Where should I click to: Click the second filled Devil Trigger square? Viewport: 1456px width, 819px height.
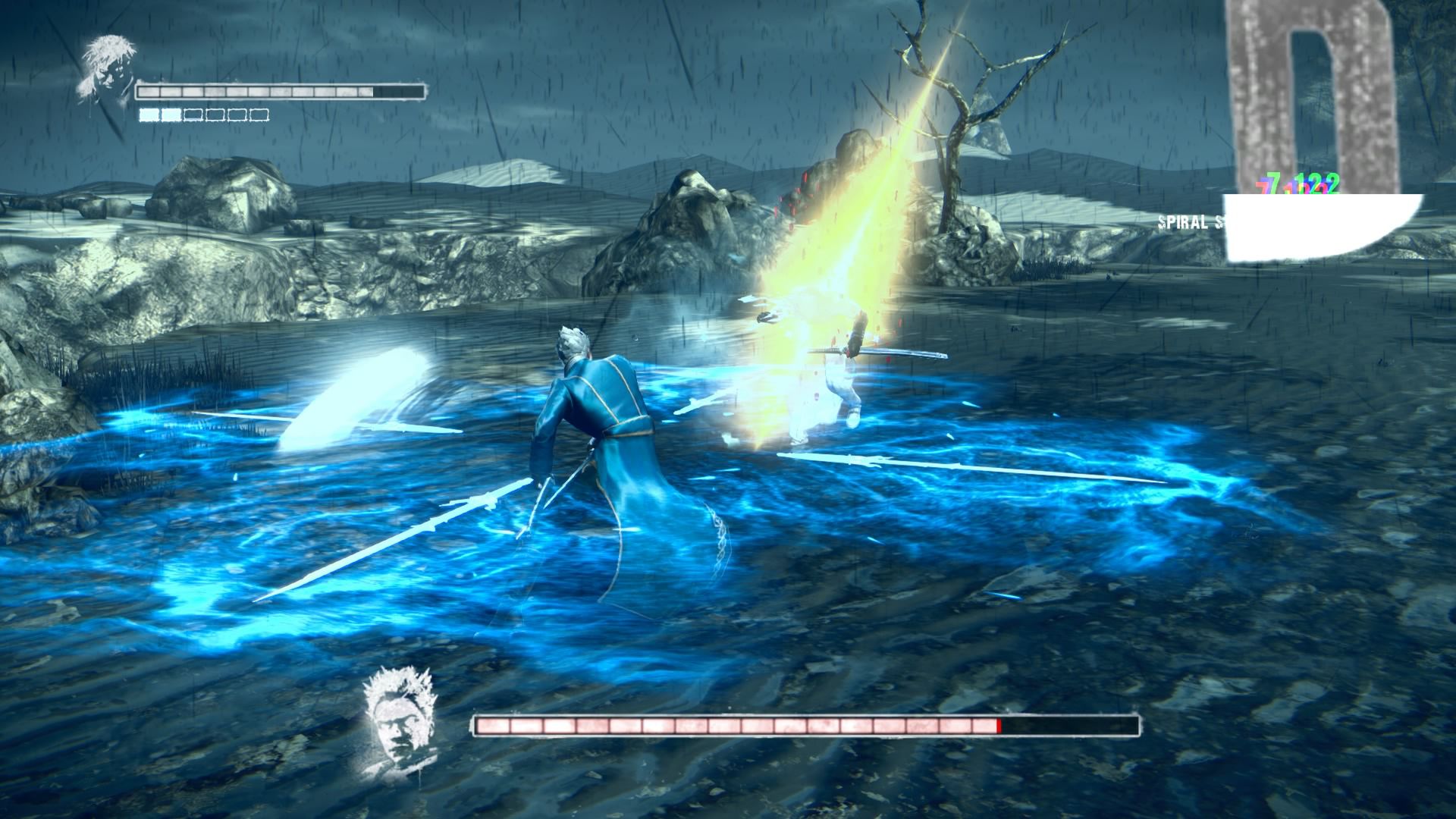coord(173,114)
